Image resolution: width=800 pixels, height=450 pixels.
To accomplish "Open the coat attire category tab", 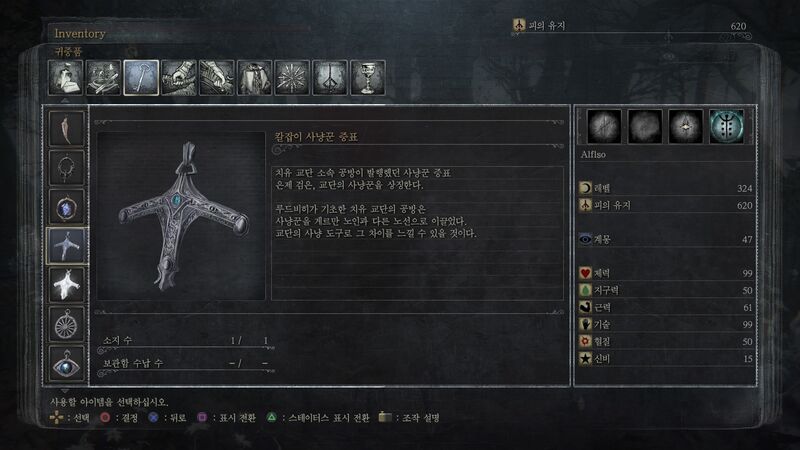I will pyautogui.click(x=255, y=77).
